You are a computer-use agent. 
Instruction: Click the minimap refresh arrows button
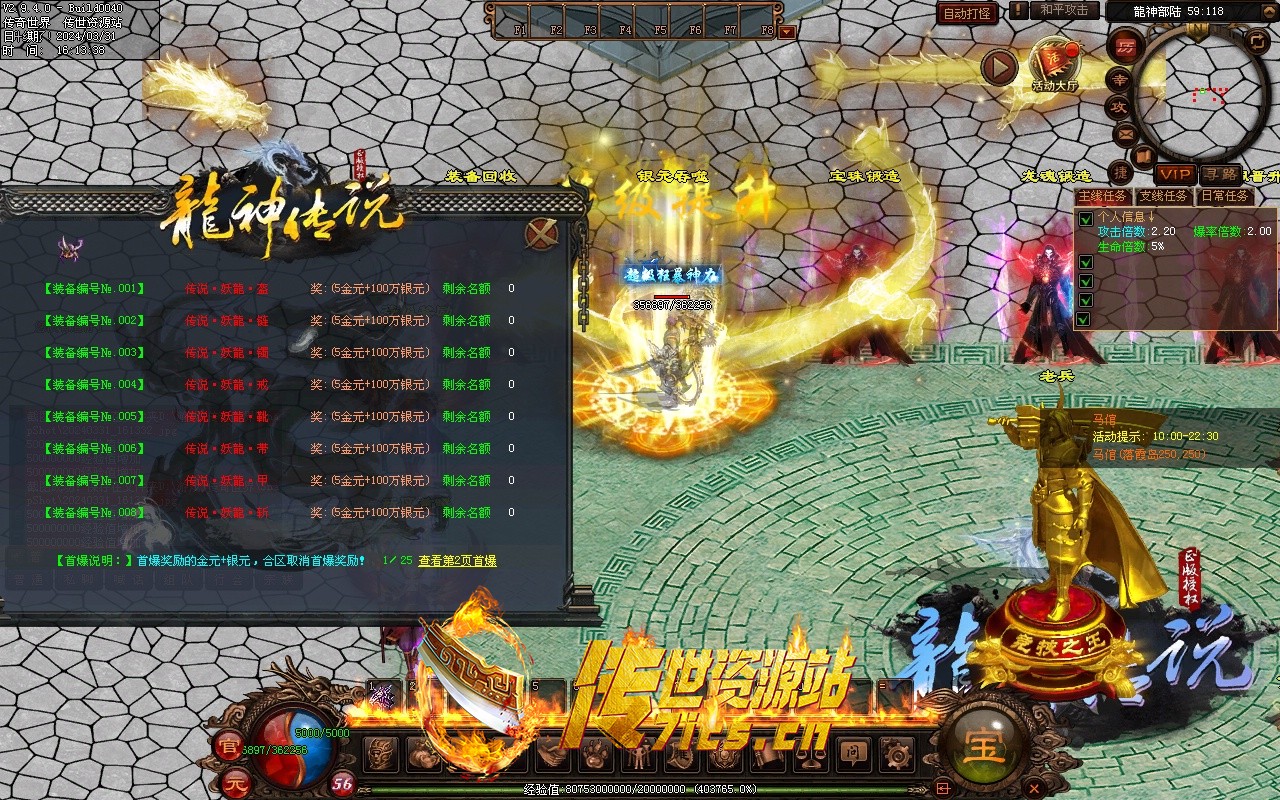click(x=1258, y=41)
